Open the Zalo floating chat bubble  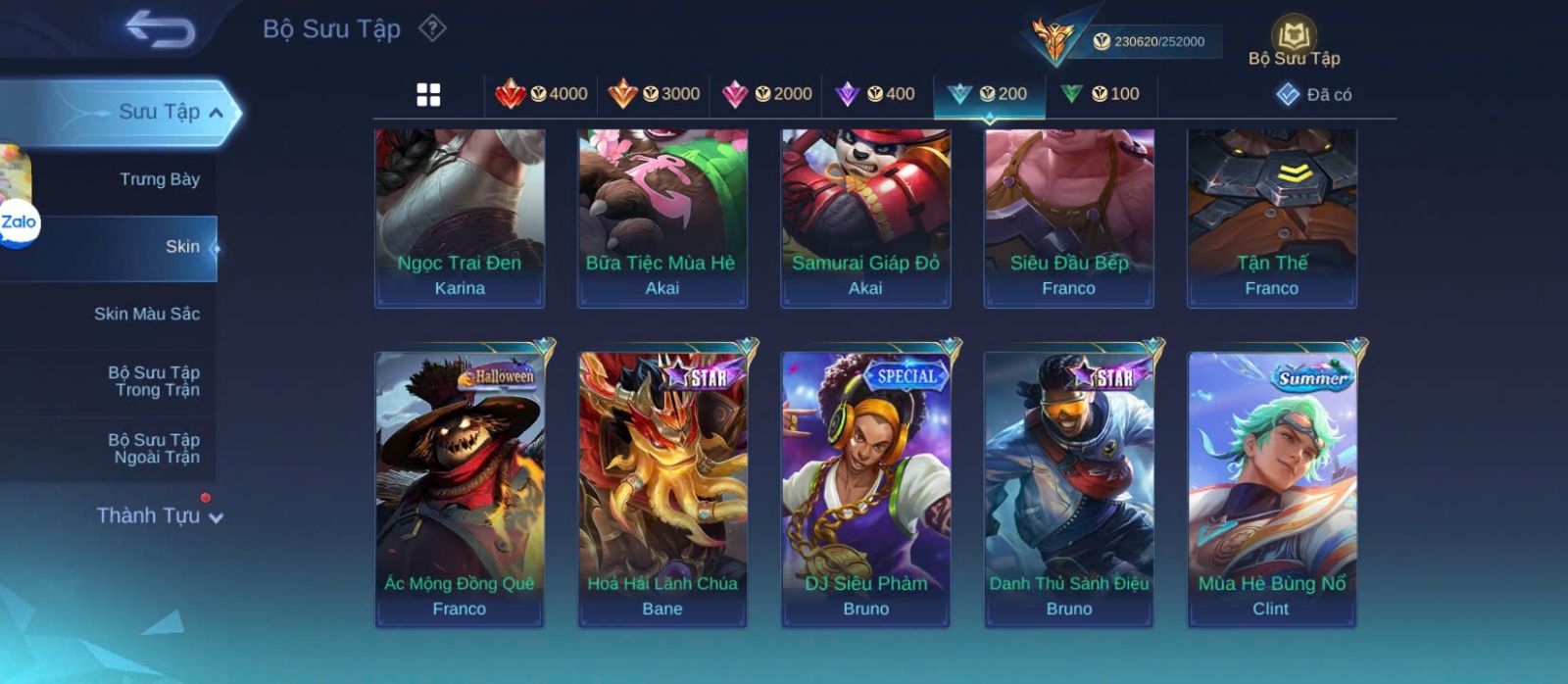click(x=18, y=222)
